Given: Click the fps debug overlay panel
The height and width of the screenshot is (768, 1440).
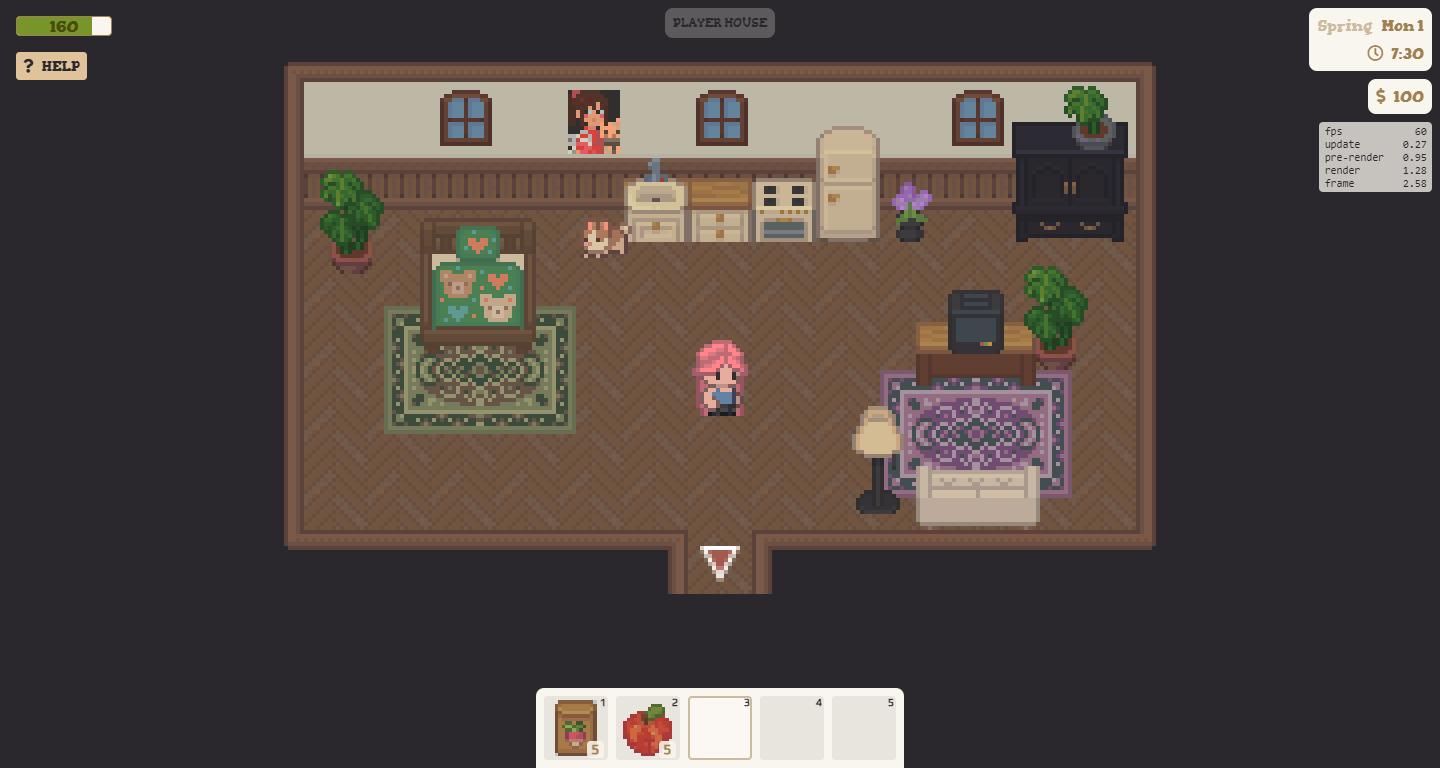Looking at the screenshot, I should tap(1374, 157).
